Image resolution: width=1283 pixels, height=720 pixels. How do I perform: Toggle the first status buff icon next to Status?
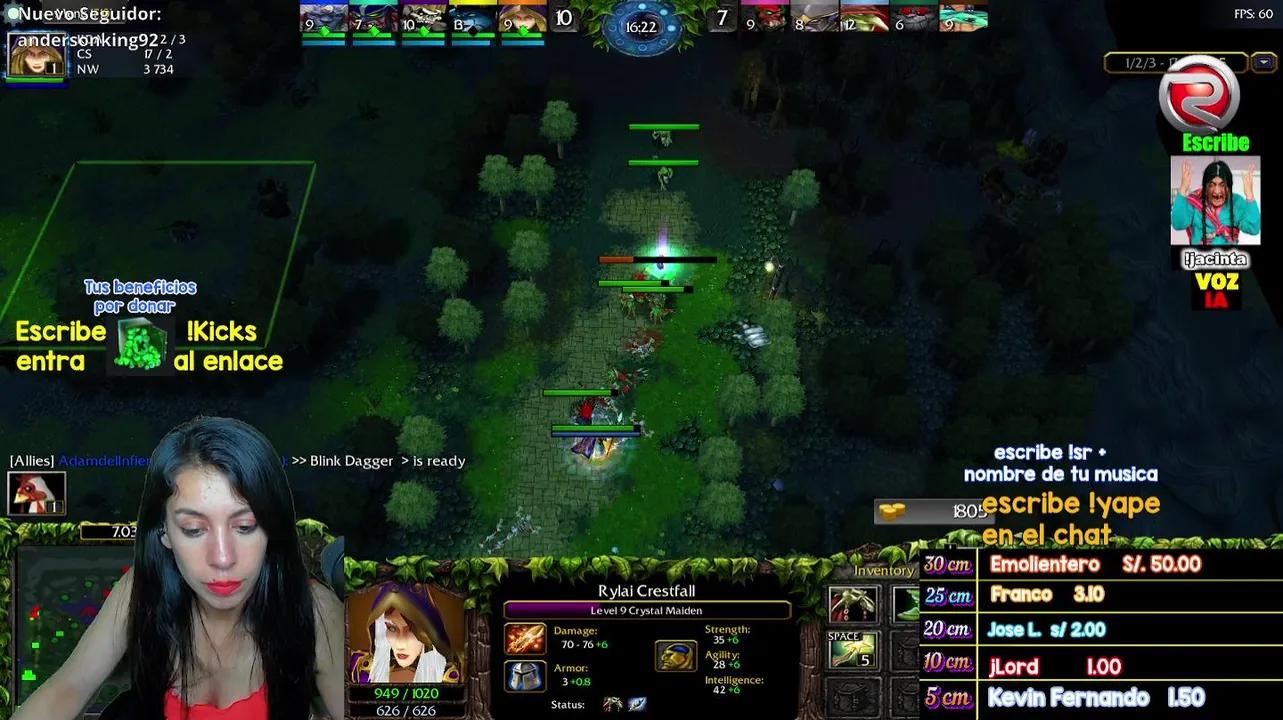pyautogui.click(x=610, y=703)
